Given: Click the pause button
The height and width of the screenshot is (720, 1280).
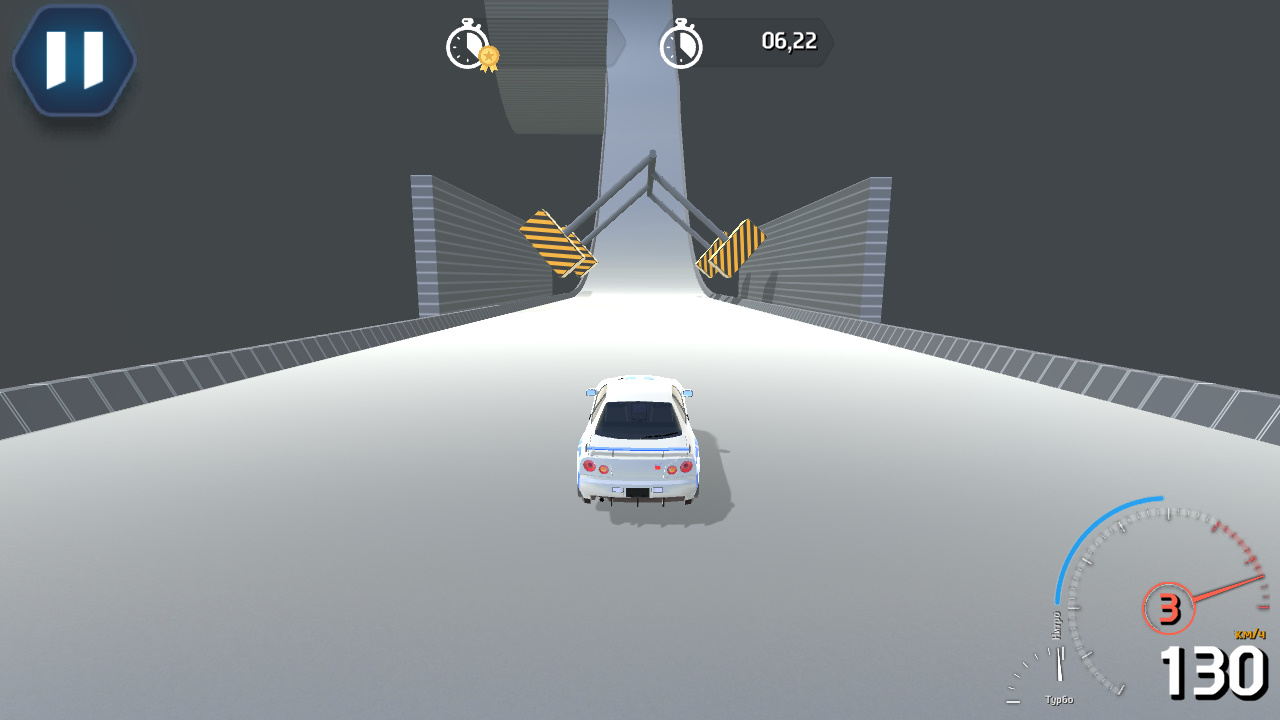Looking at the screenshot, I should 73,59.
